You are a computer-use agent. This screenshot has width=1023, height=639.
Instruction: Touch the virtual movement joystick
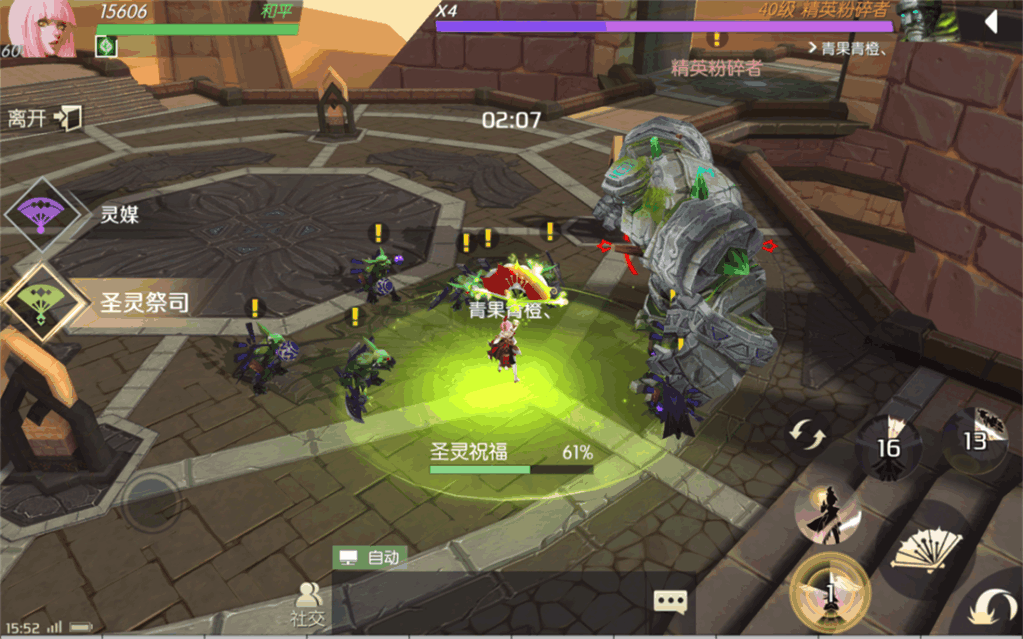(152, 497)
